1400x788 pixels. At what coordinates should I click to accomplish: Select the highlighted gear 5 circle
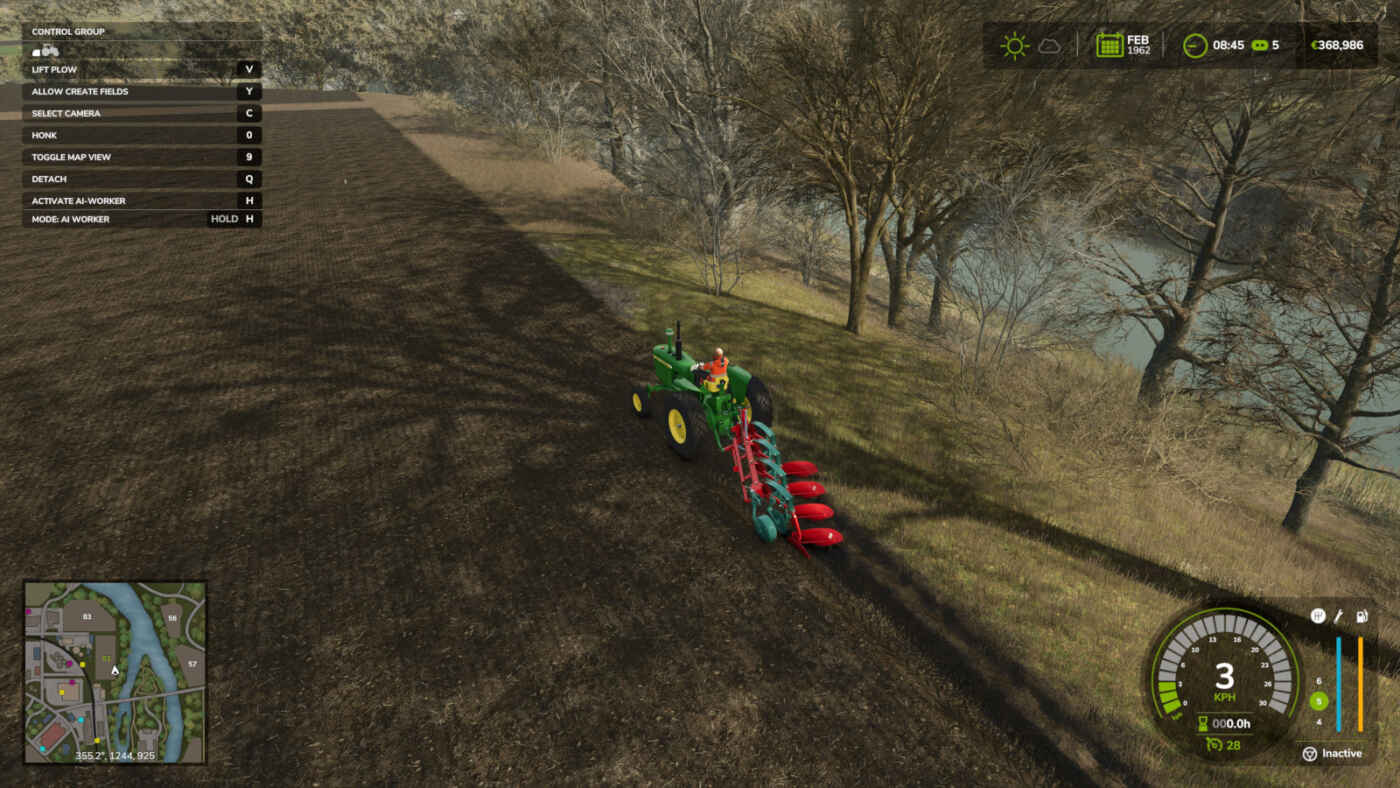[1318, 701]
